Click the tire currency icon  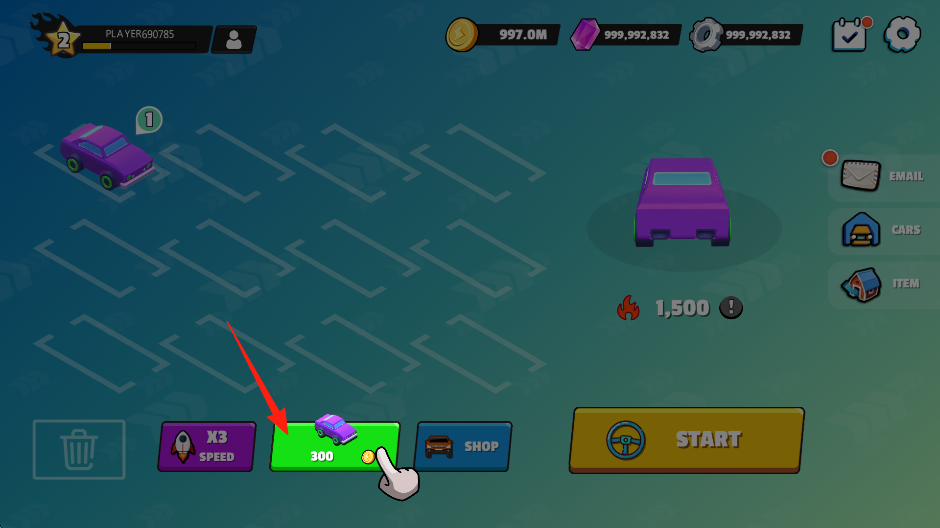pyautogui.click(x=706, y=35)
